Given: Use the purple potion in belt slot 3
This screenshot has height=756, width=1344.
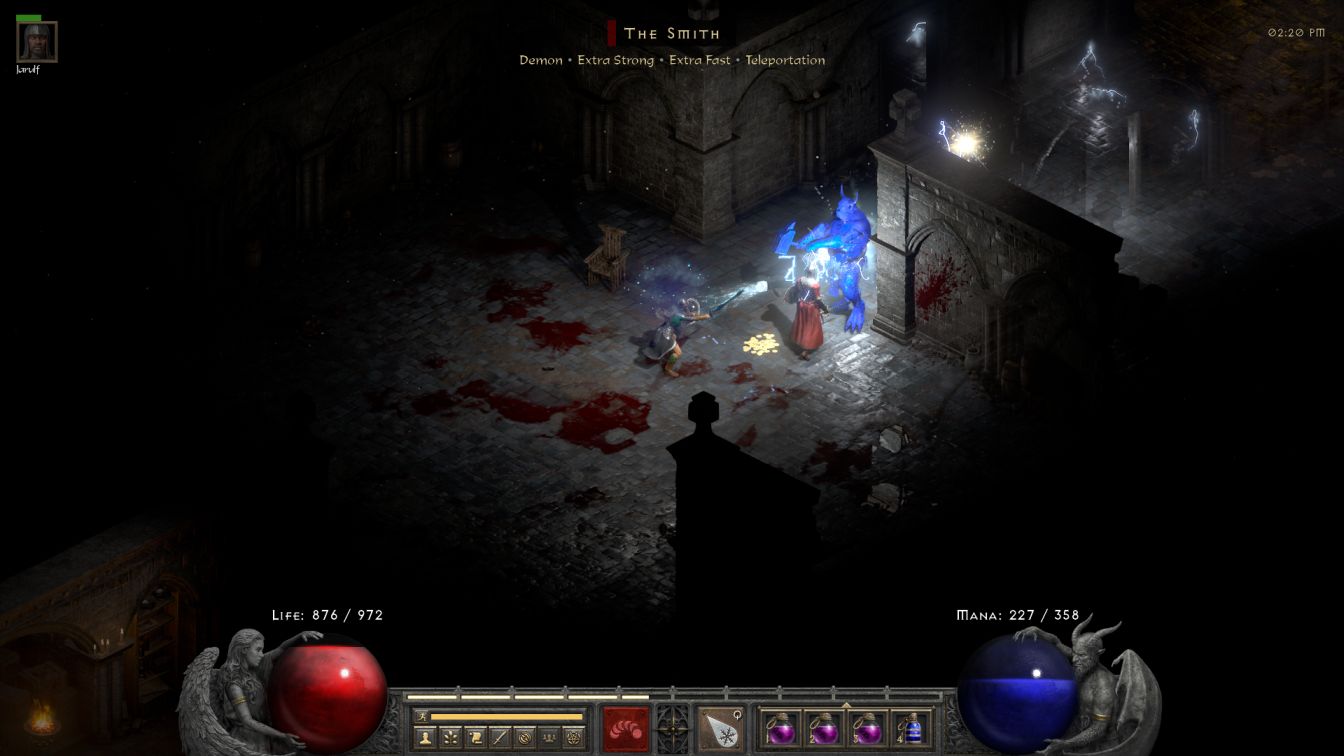Looking at the screenshot, I should point(867,728).
